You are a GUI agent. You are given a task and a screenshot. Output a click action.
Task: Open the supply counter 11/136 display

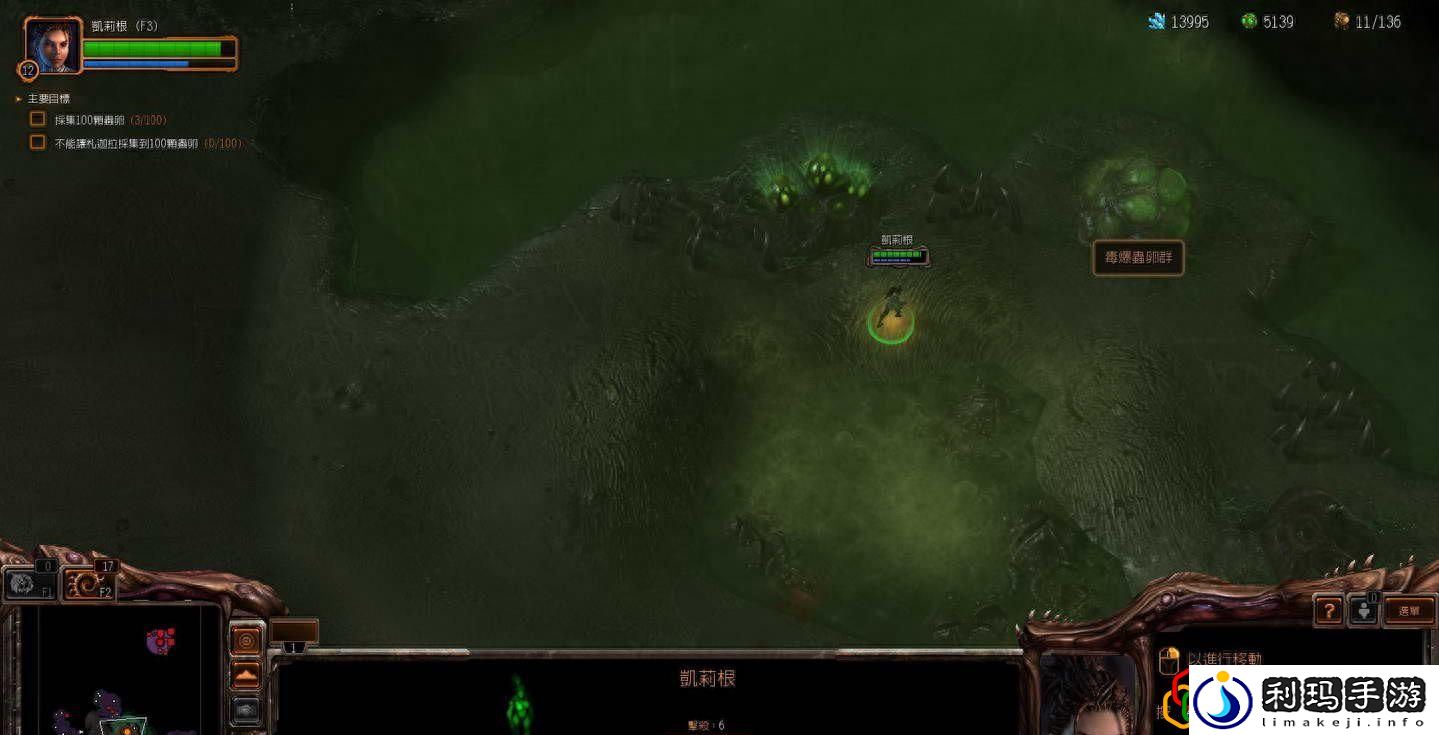[1376, 21]
